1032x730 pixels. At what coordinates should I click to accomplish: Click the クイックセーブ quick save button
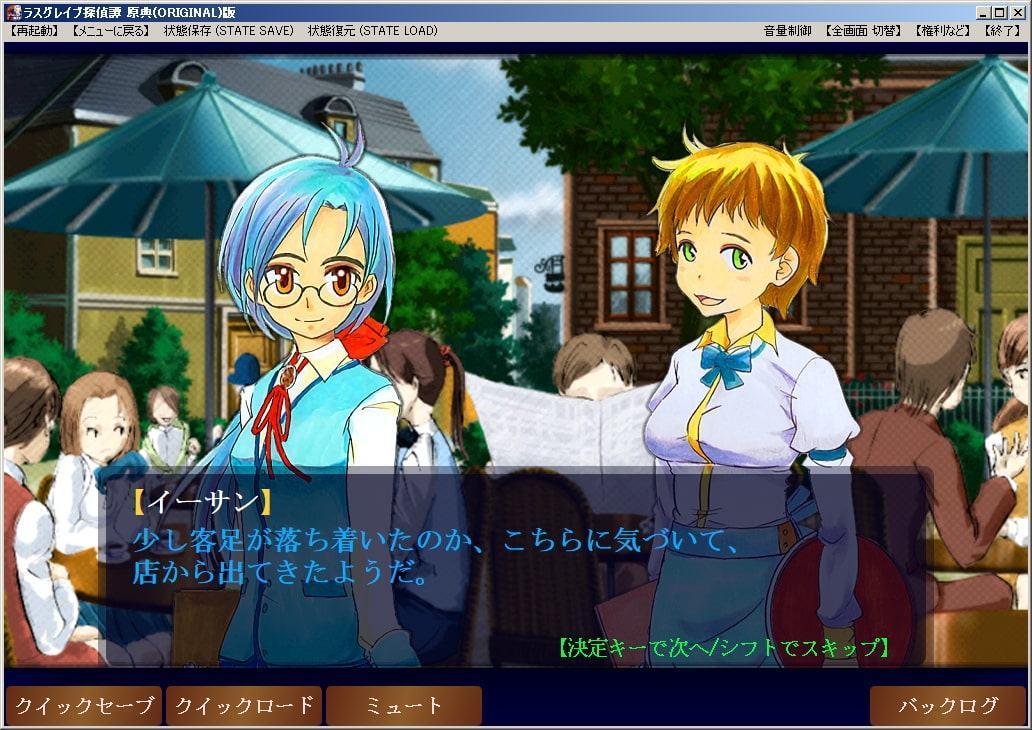tap(84, 706)
